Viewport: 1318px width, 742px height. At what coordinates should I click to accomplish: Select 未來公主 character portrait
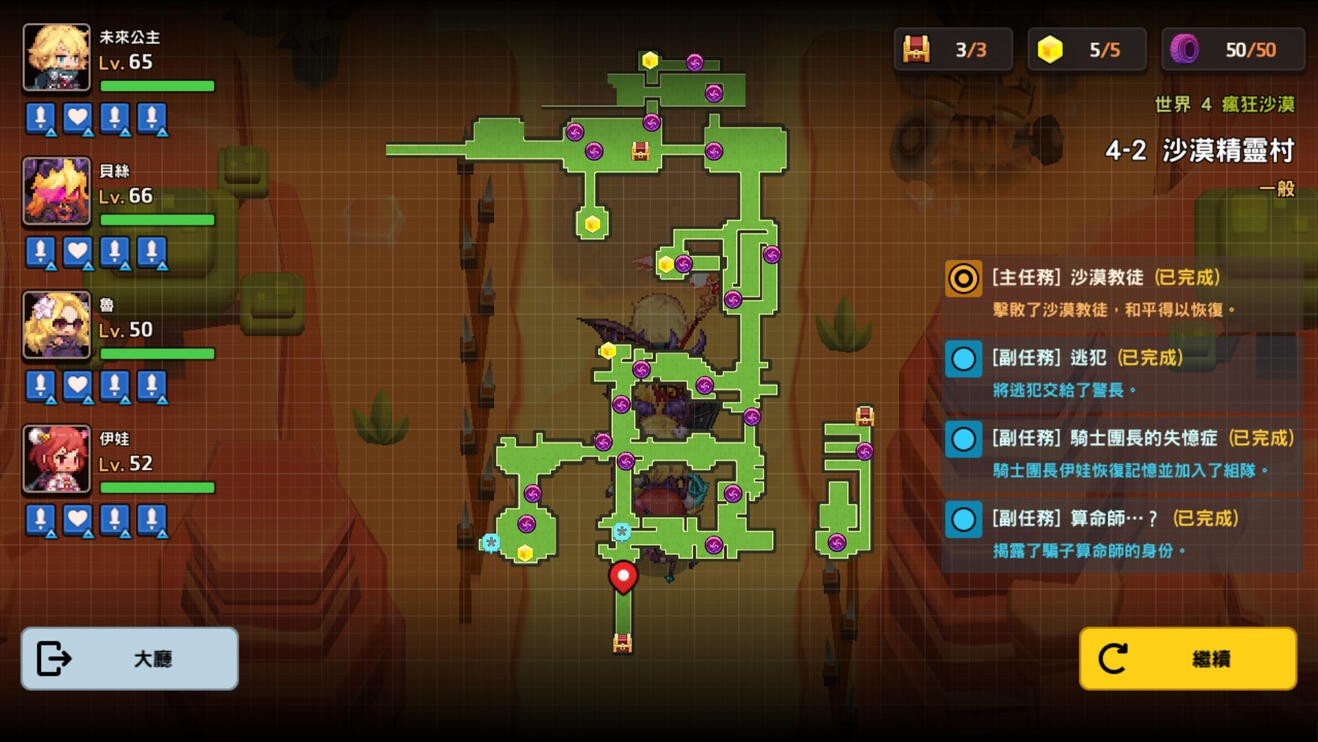(x=57, y=58)
